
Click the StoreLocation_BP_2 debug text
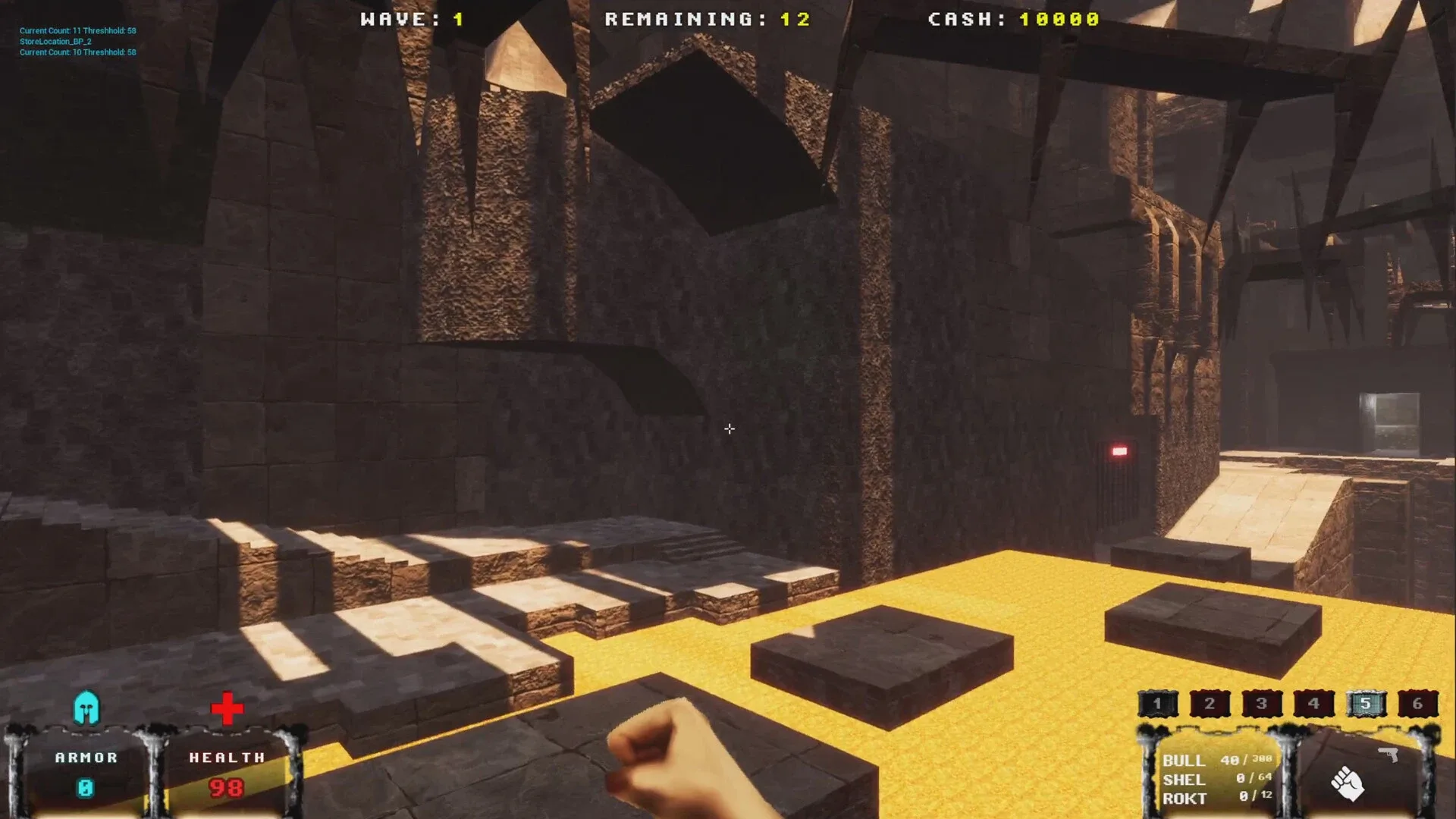[x=55, y=42]
